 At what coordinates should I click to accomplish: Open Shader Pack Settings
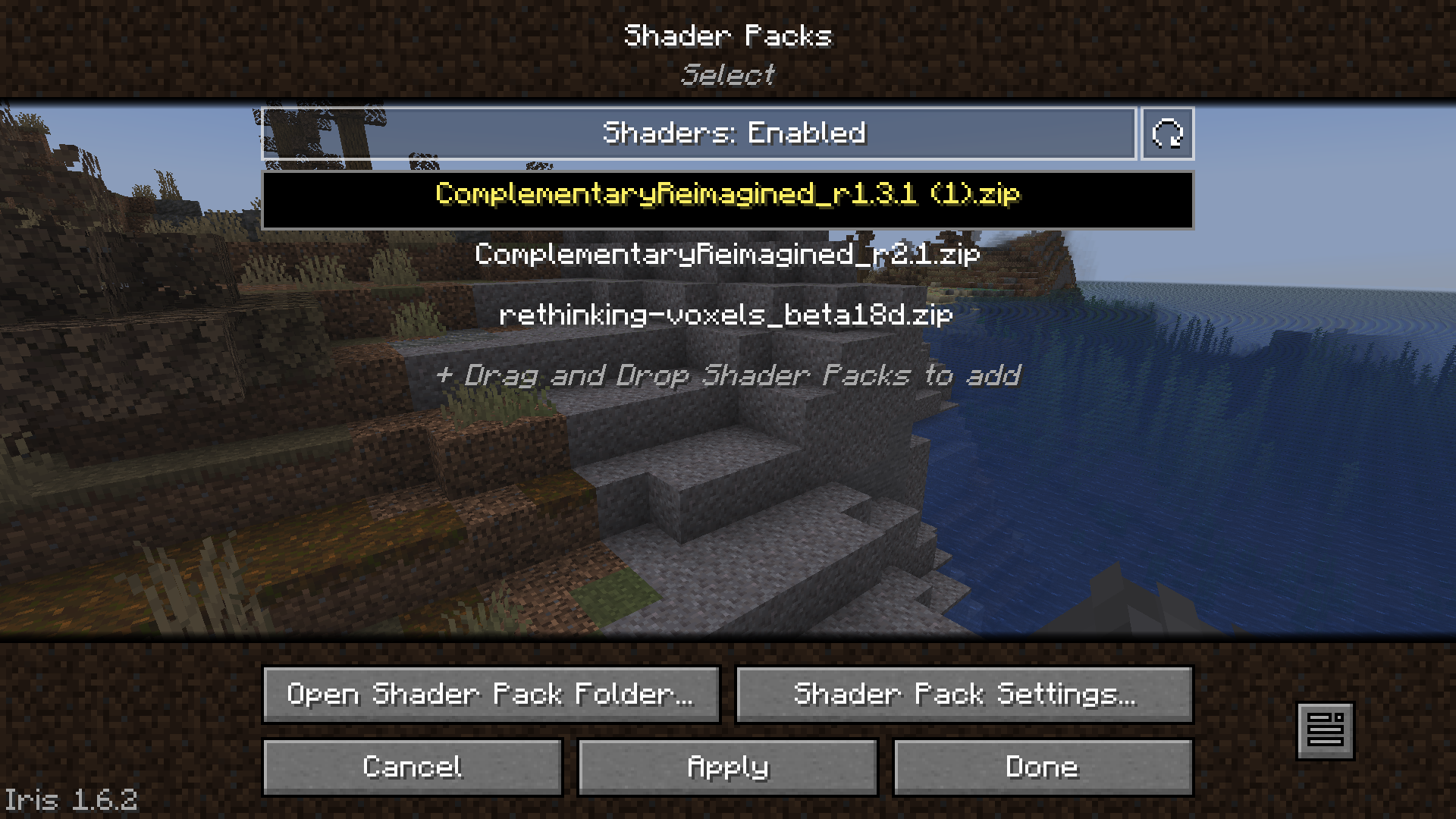click(965, 694)
